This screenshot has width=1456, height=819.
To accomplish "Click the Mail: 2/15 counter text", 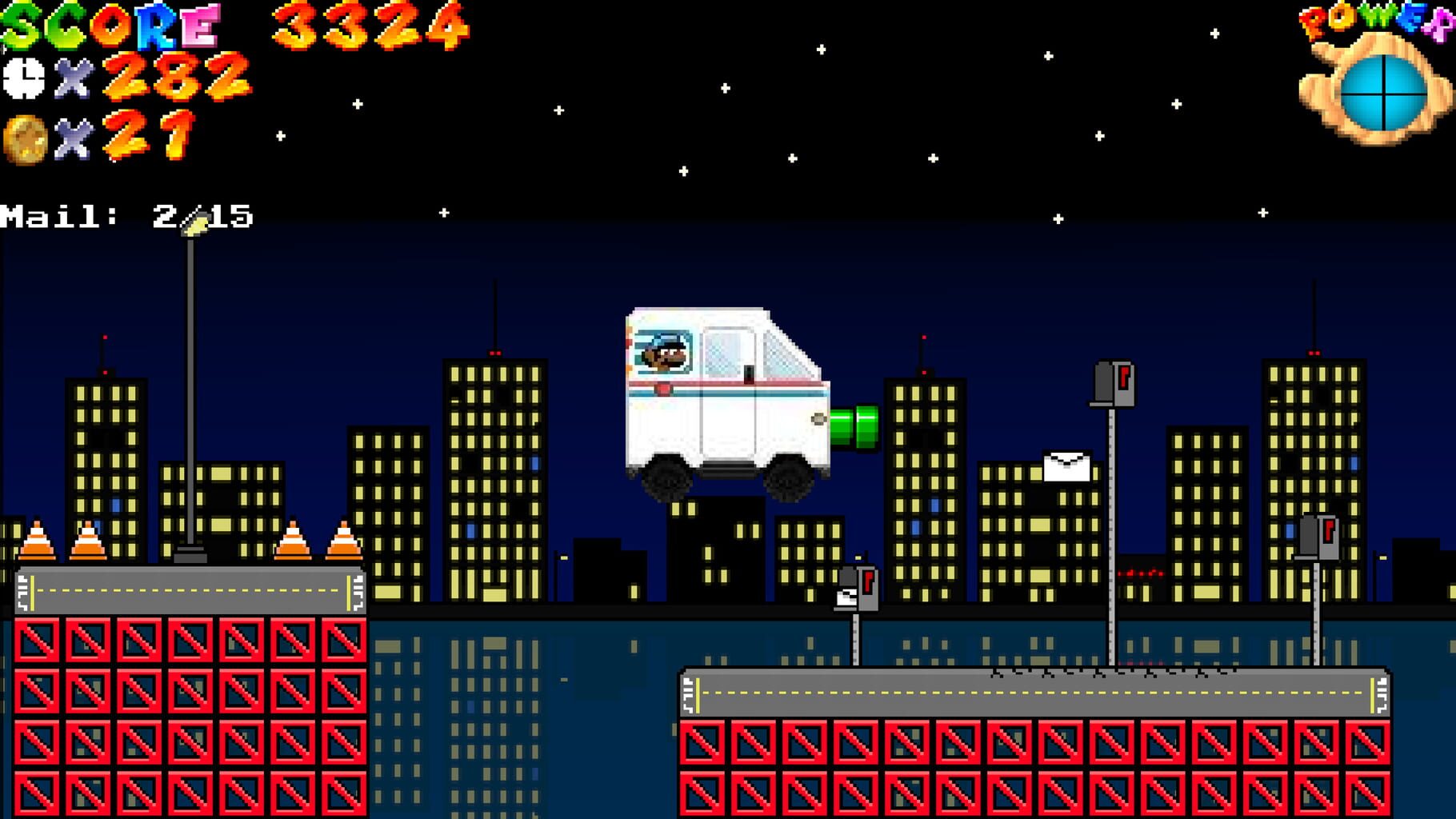I will pyautogui.click(x=128, y=214).
